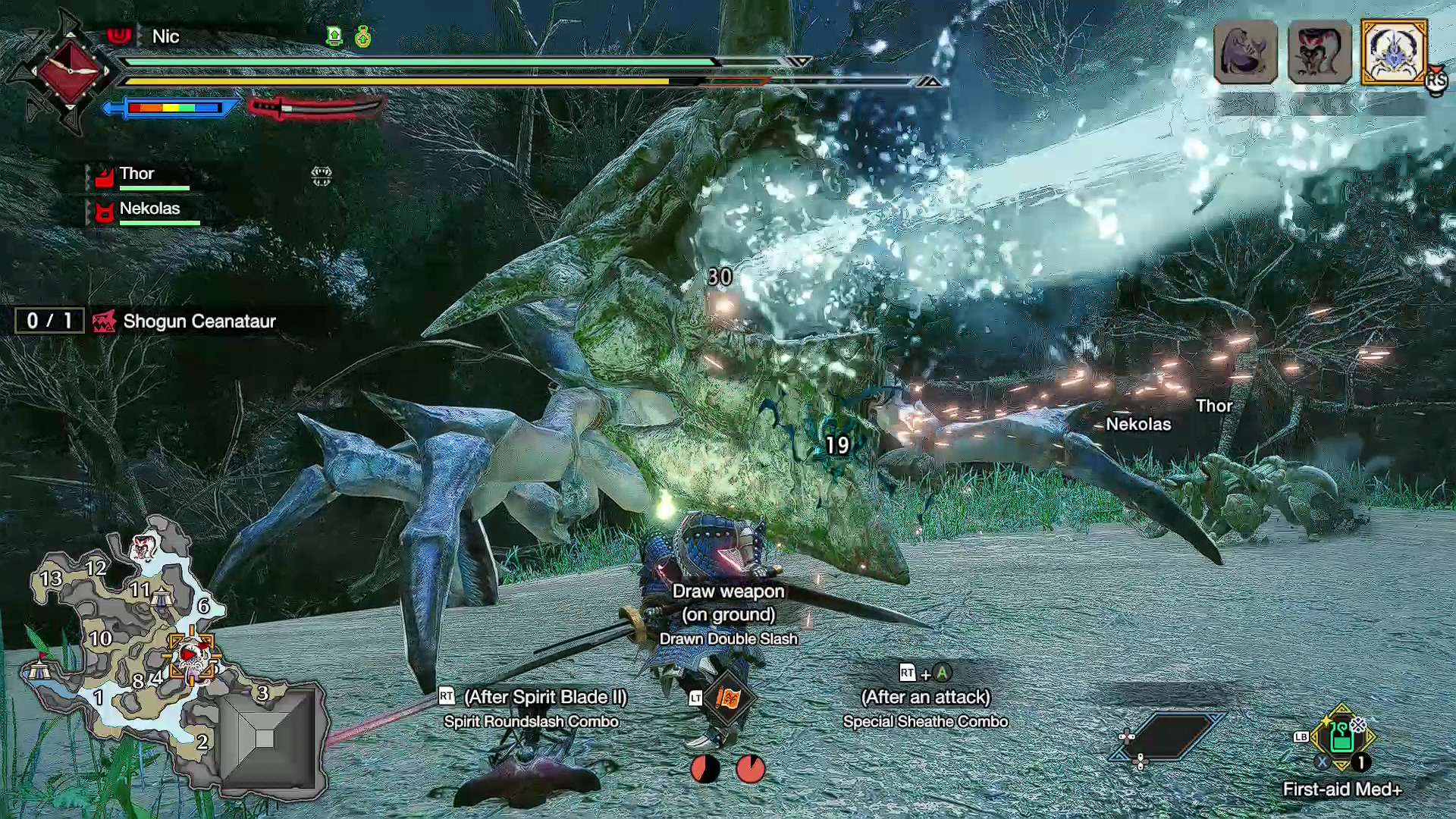Select the middle snake-like monster icon top right
The height and width of the screenshot is (819, 1456).
click(x=1319, y=53)
